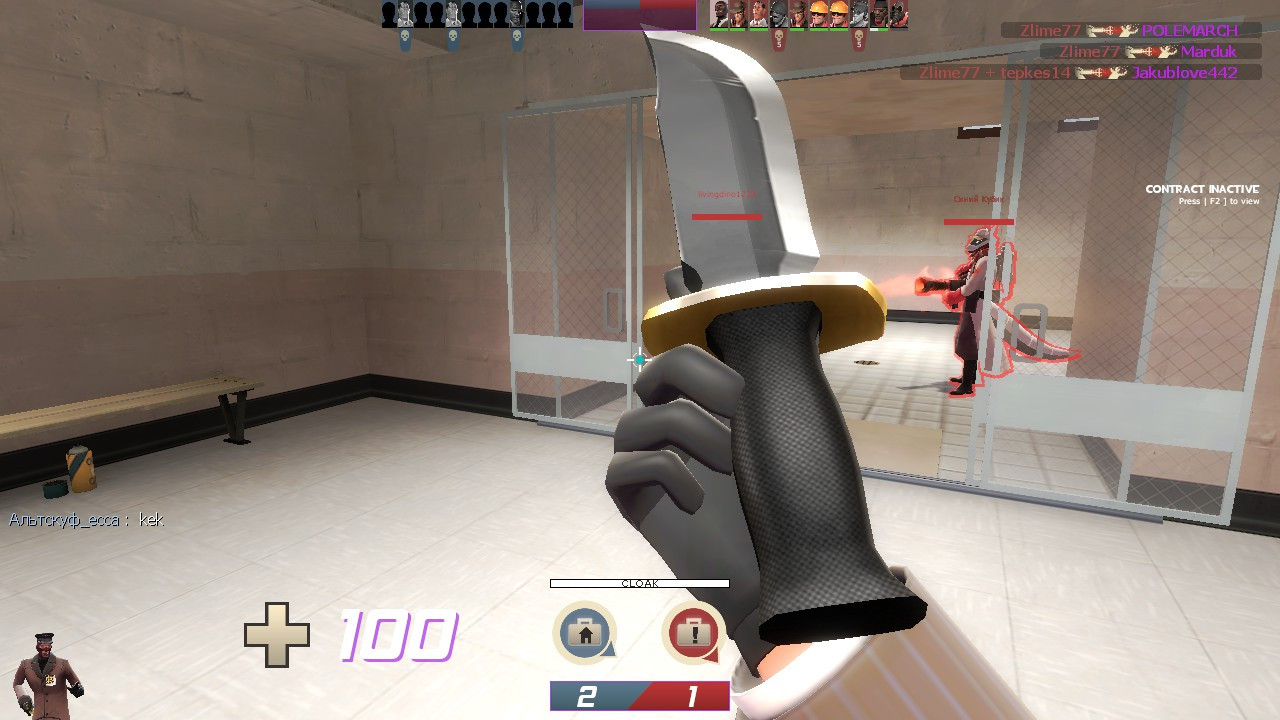This screenshot has height=720, width=1280.
Task: Open the CONTRACT INACTIVE panel
Action: click(x=1202, y=188)
